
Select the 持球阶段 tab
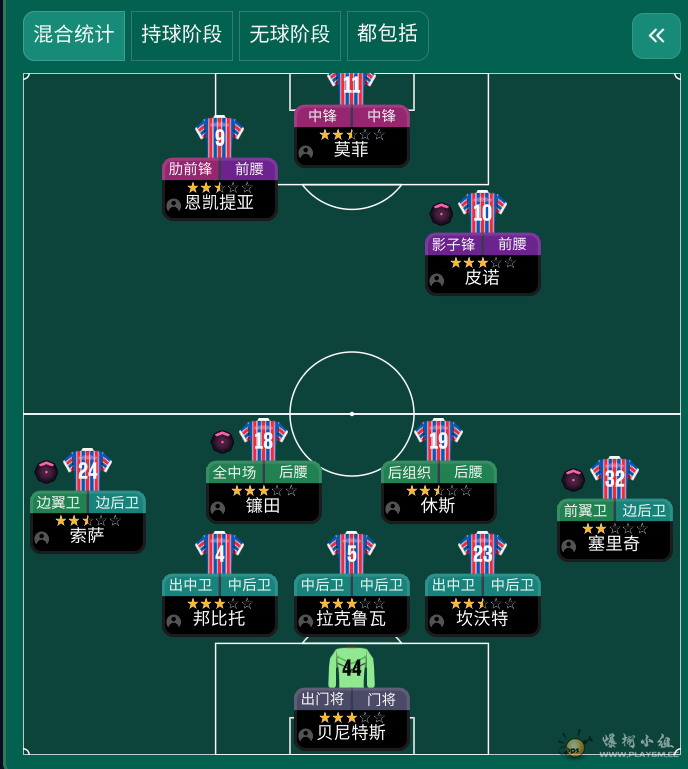click(181, 35)
